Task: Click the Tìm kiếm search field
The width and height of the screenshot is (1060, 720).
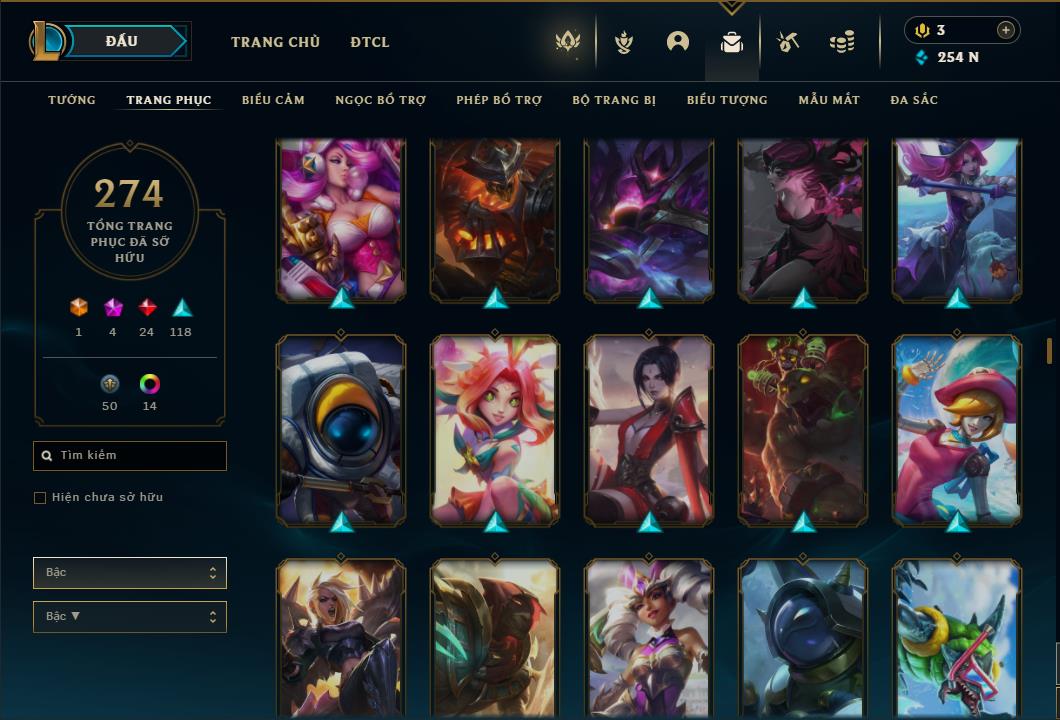Action: click(130, 456)
